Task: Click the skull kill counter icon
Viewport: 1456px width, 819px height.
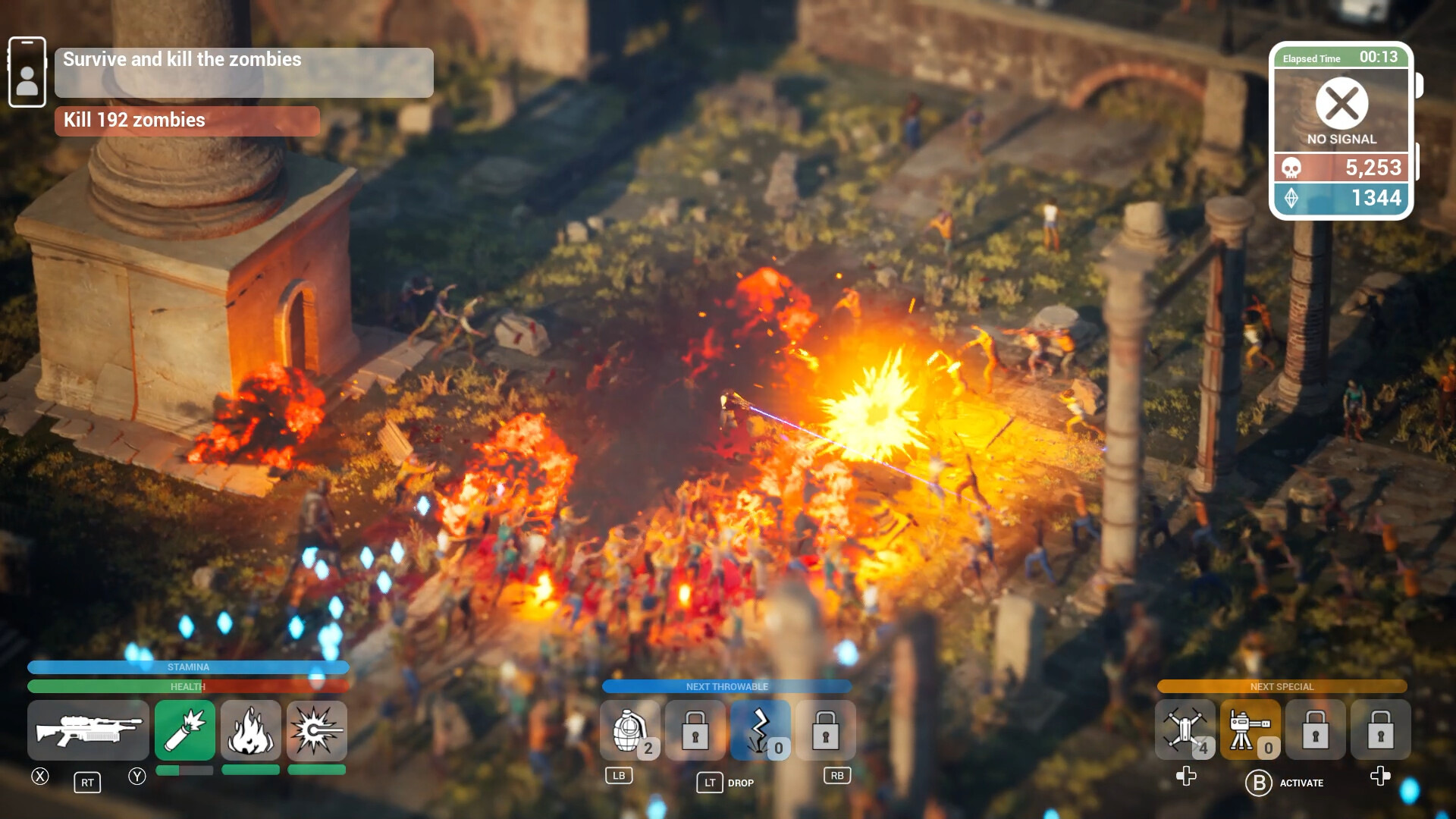Action: [x=1288, y=168]
